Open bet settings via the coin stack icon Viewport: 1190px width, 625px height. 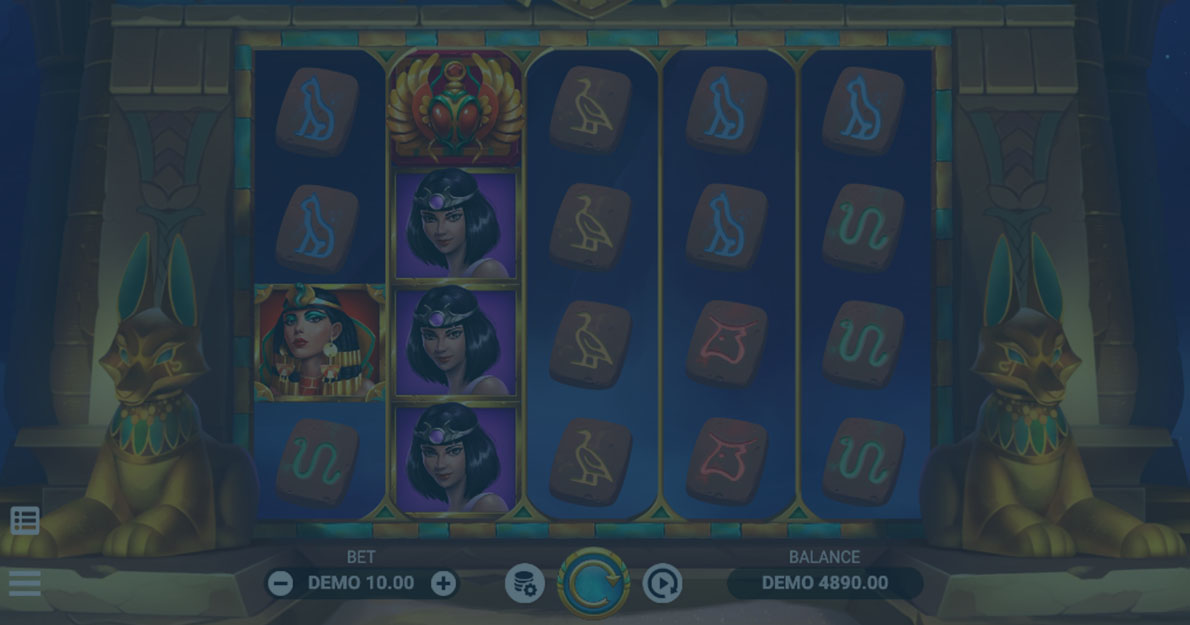point(525,583)
